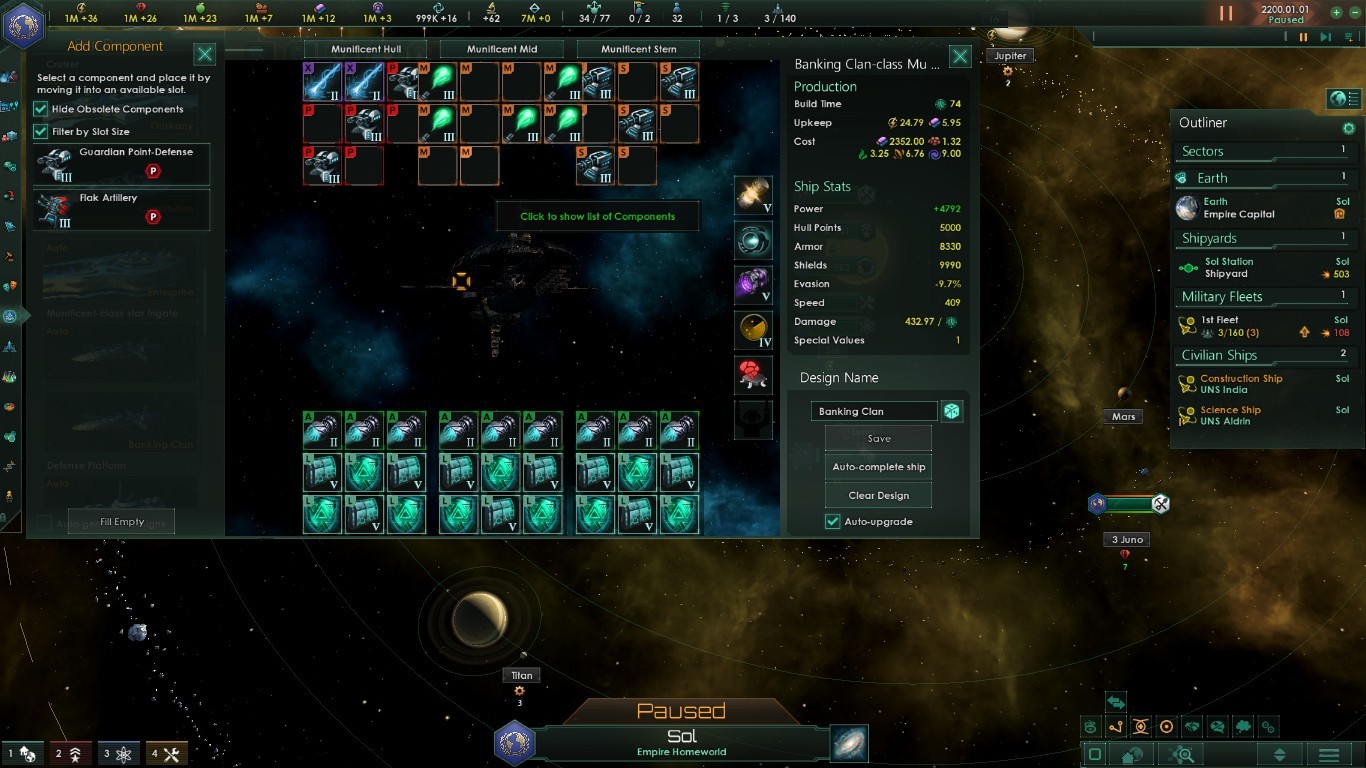This screenshot has width=1366, height=768.
Task: Close the Add Component panel
Action: click(204, 55)
